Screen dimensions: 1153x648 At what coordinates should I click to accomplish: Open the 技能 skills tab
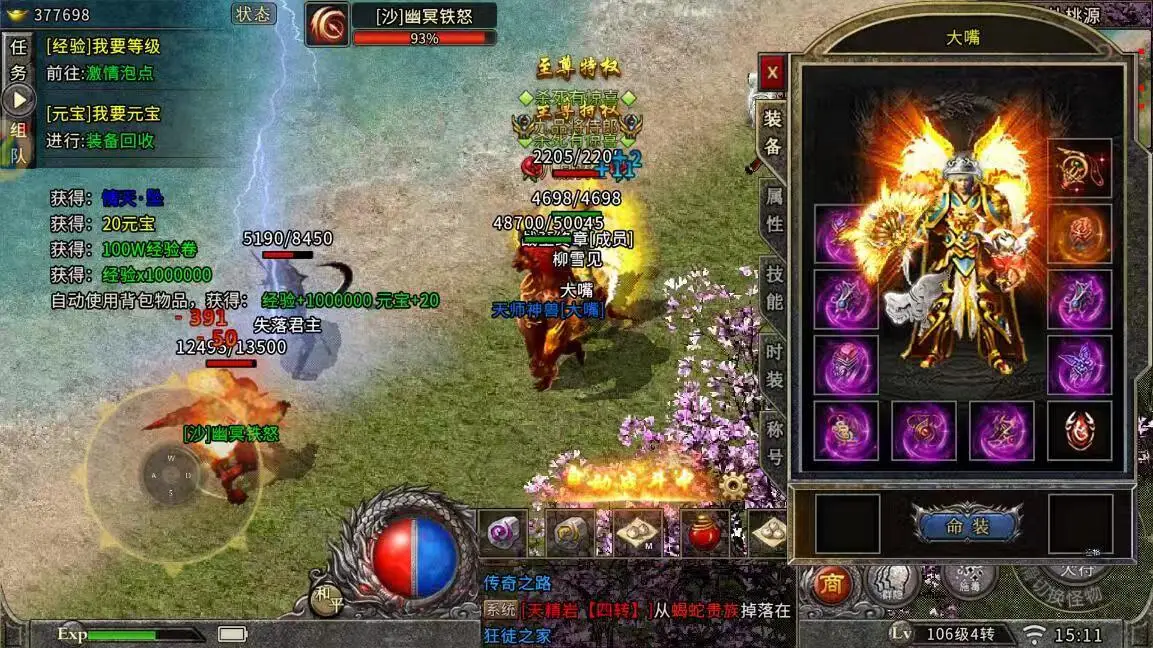(774, 285)
